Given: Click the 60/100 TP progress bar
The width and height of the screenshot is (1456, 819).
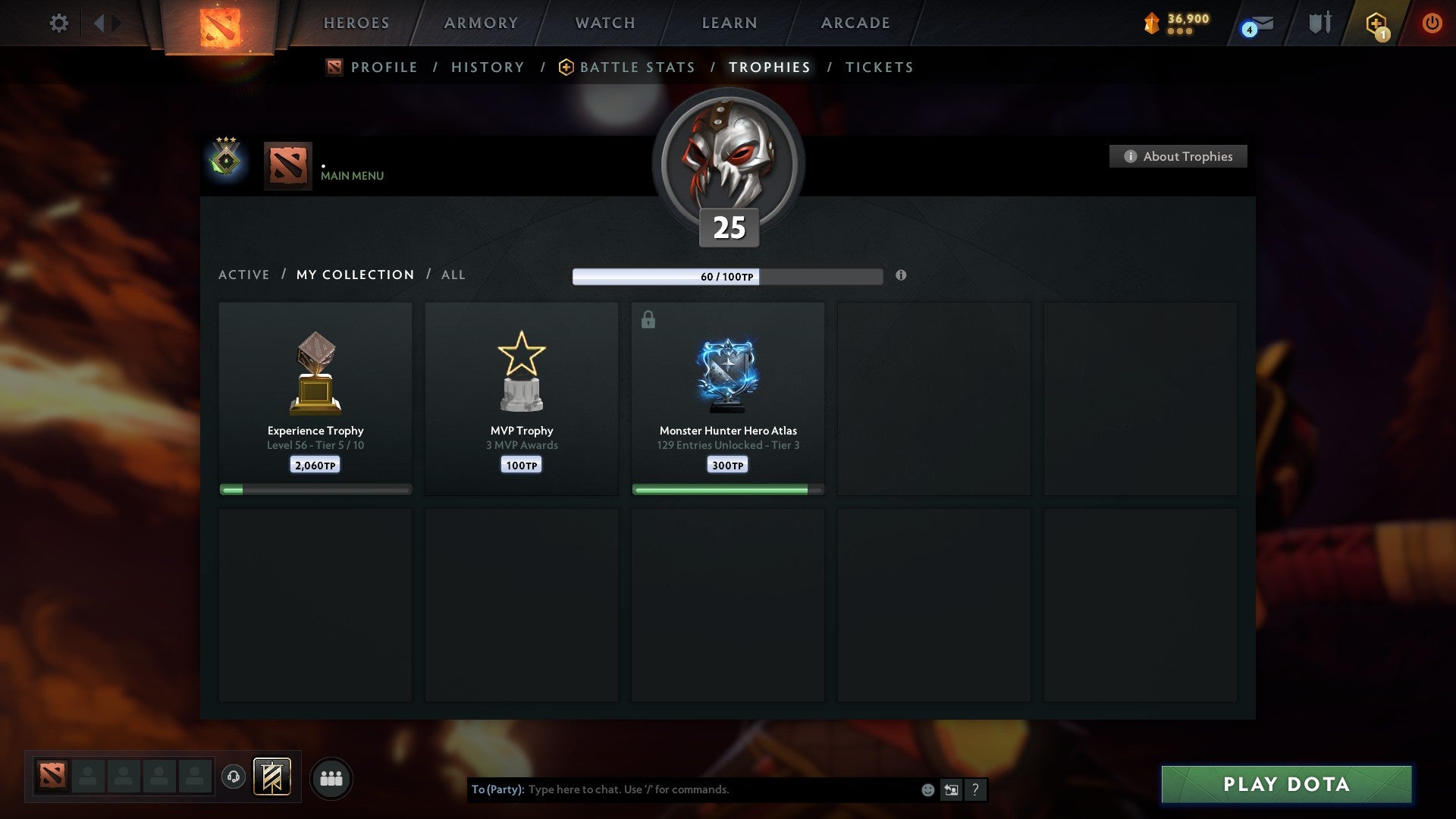Looking at the screenshot, I should (728, 277).
